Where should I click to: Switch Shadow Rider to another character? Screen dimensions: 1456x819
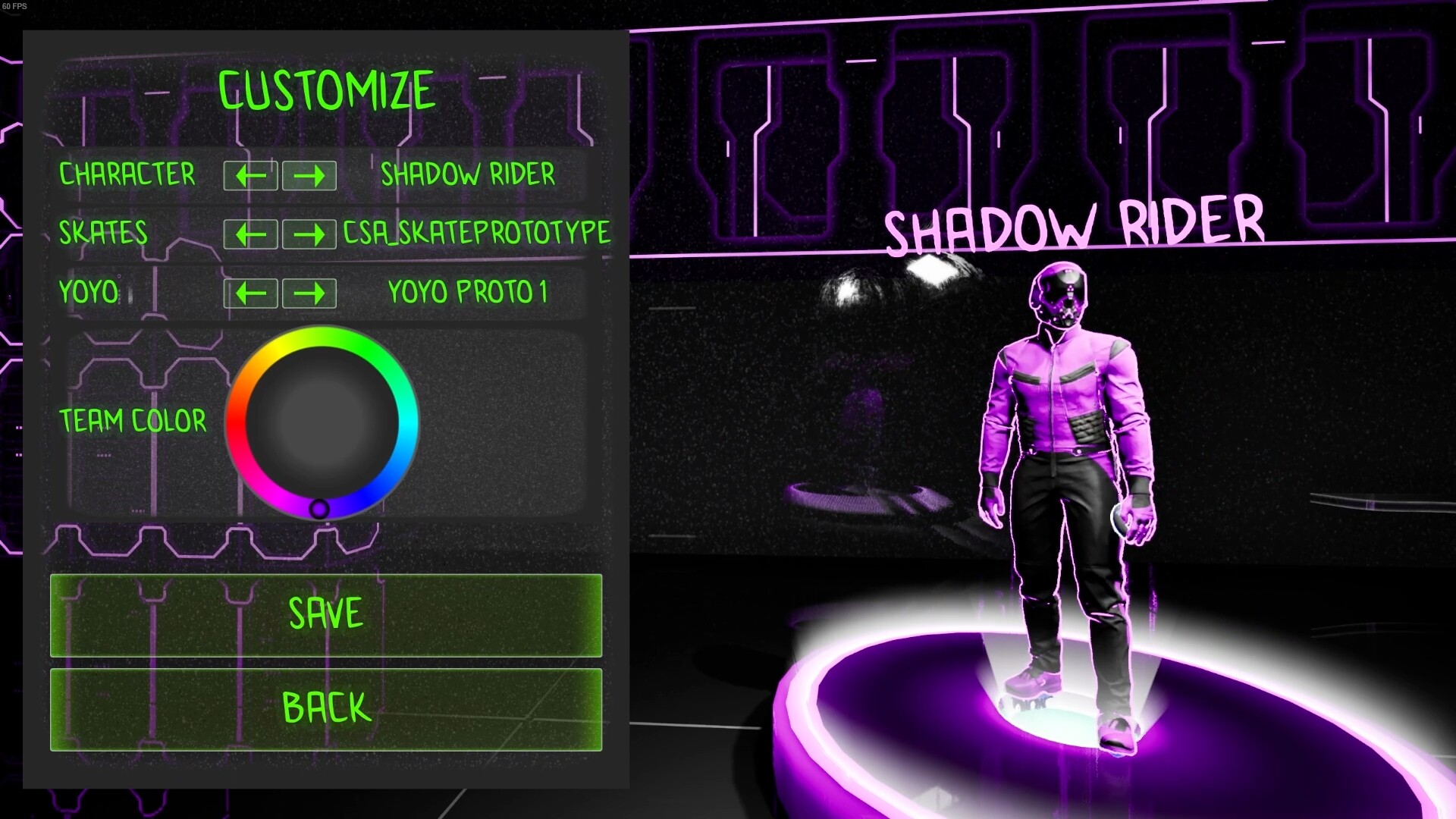309,175
